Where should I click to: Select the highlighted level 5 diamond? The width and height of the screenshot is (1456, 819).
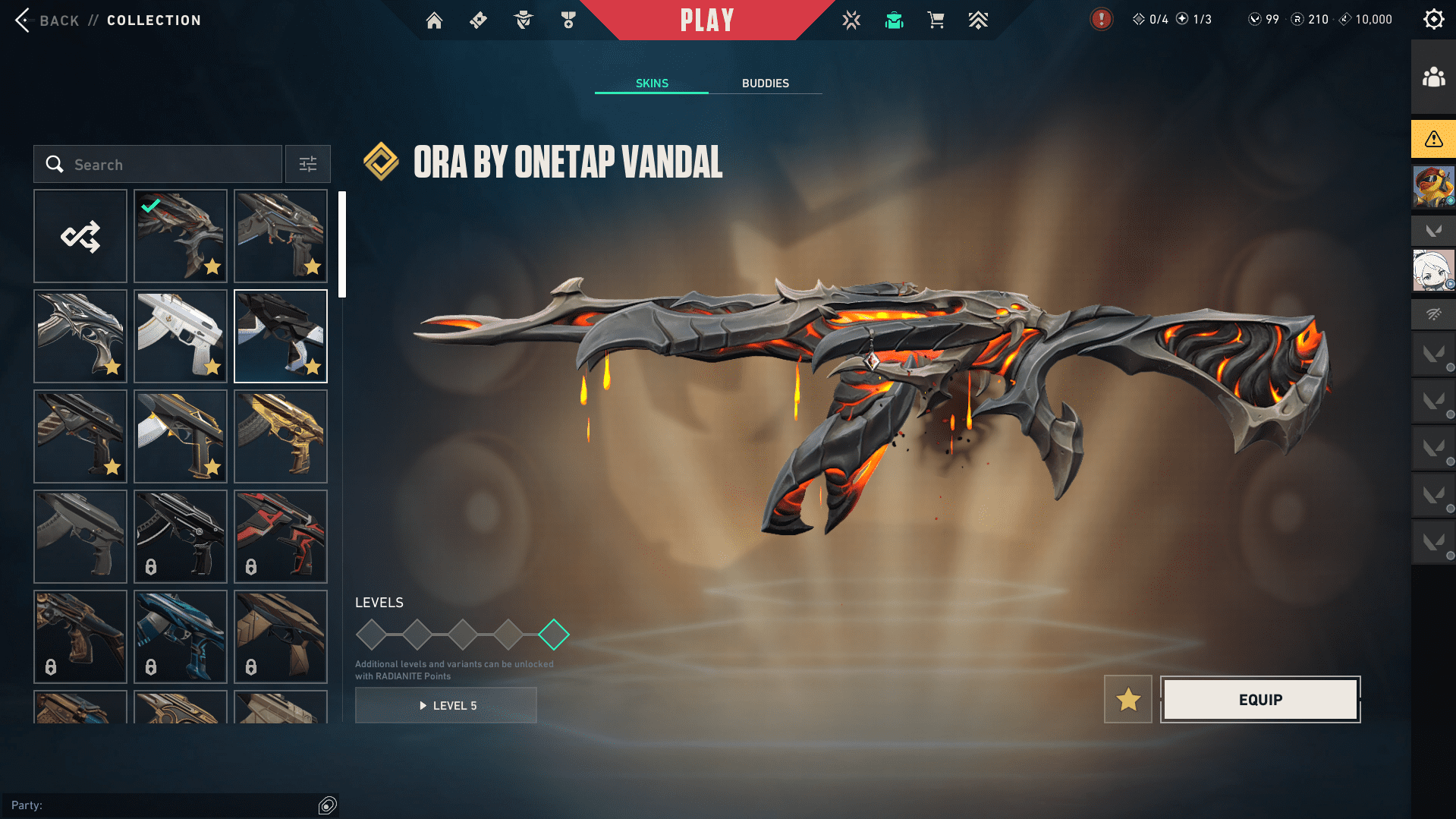[x=554, y=635]
